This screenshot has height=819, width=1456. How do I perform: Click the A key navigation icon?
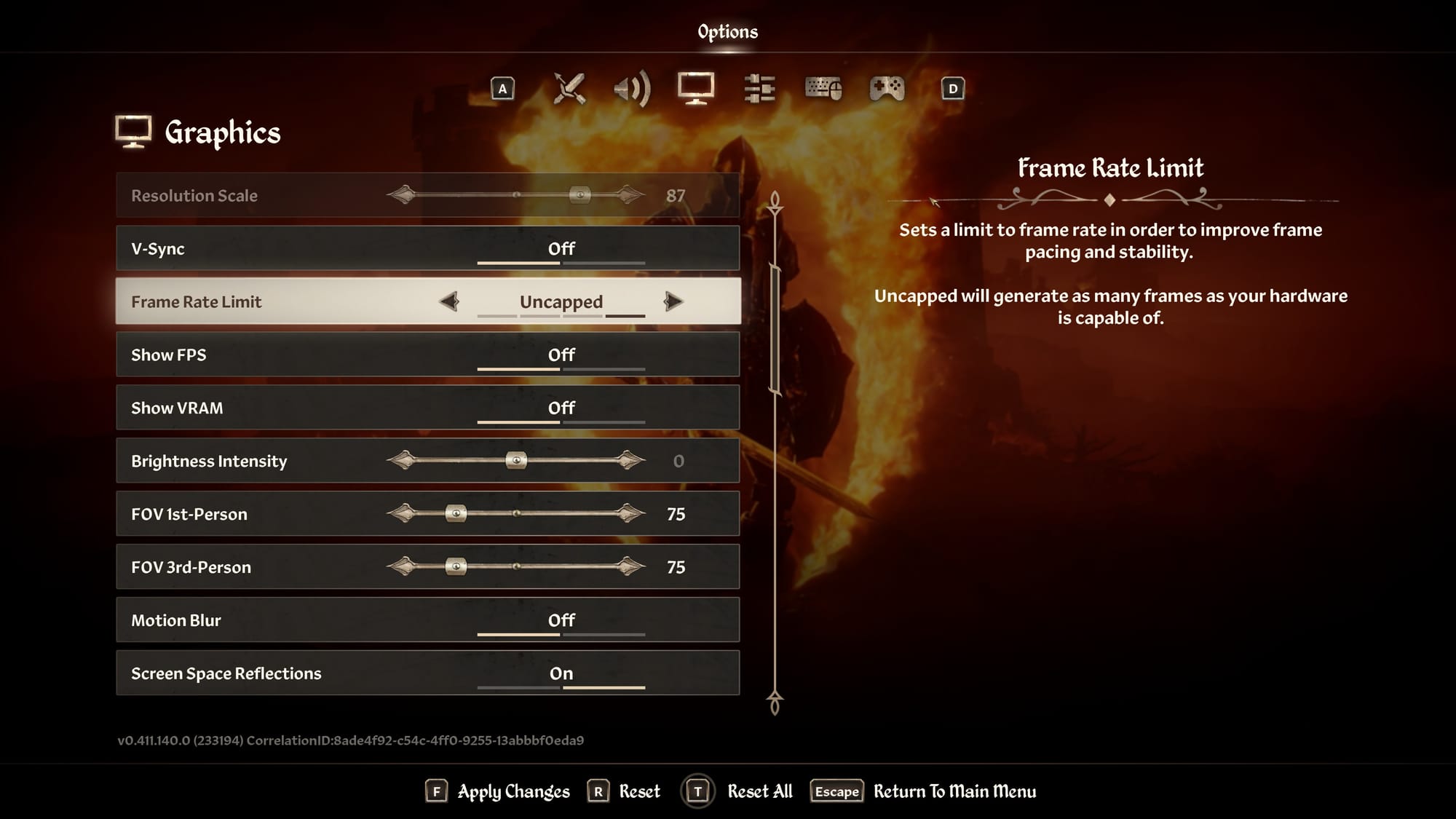pyautogui.click(x=503, y=89)
